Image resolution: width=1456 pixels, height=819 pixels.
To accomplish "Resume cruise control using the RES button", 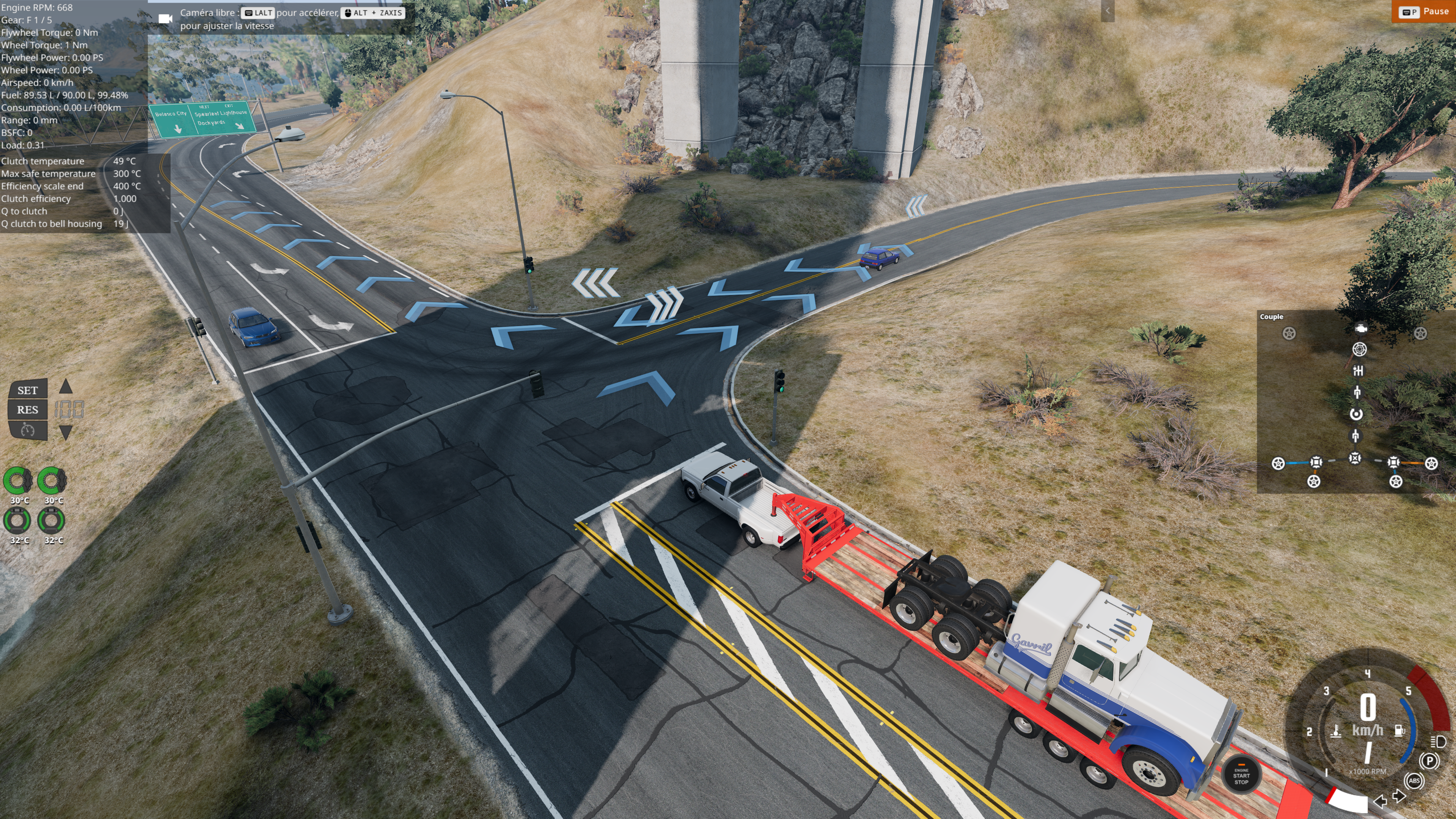I will click(x=27, y=410).
